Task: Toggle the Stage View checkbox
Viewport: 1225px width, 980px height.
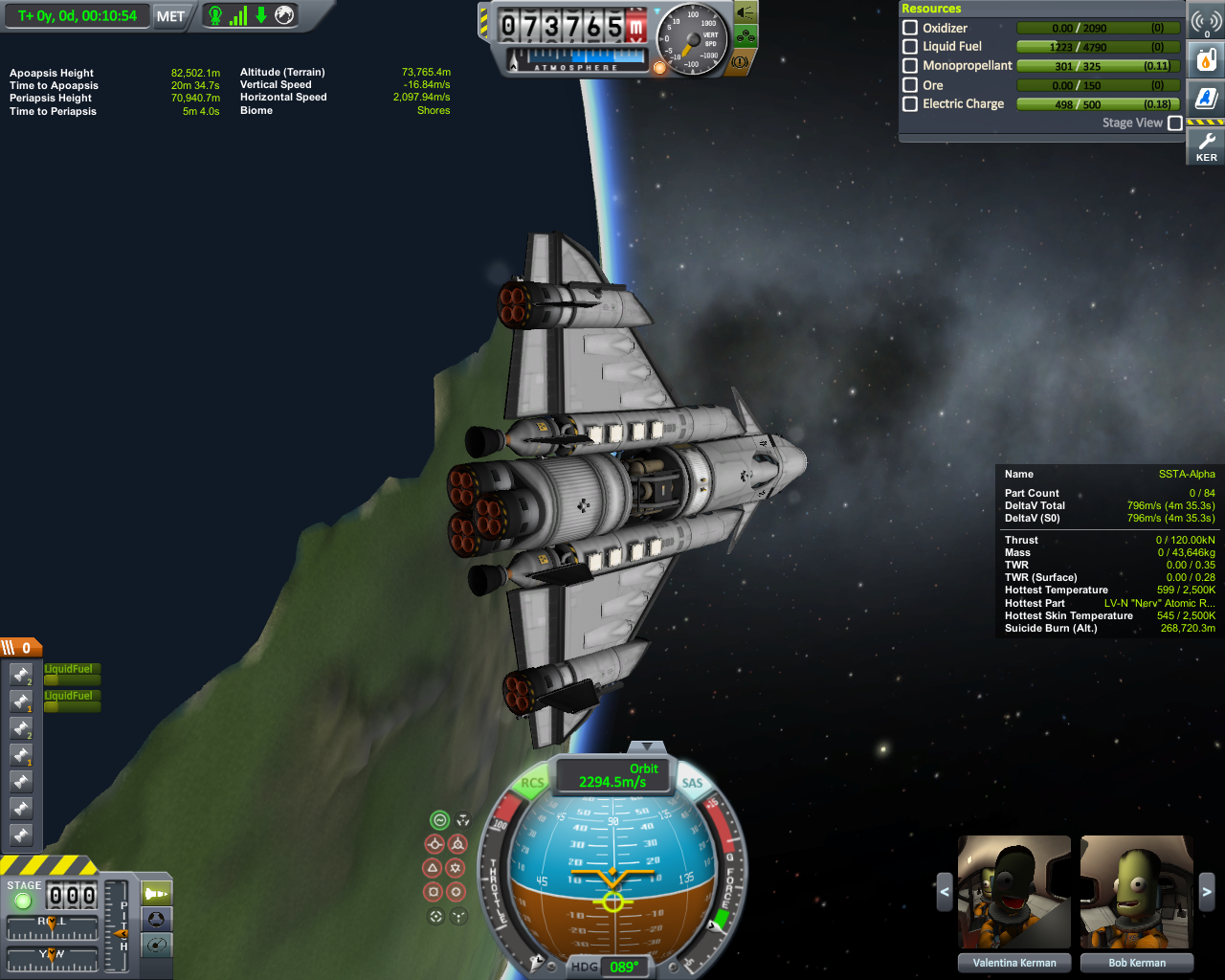Action: click(x=1175, y=122)
